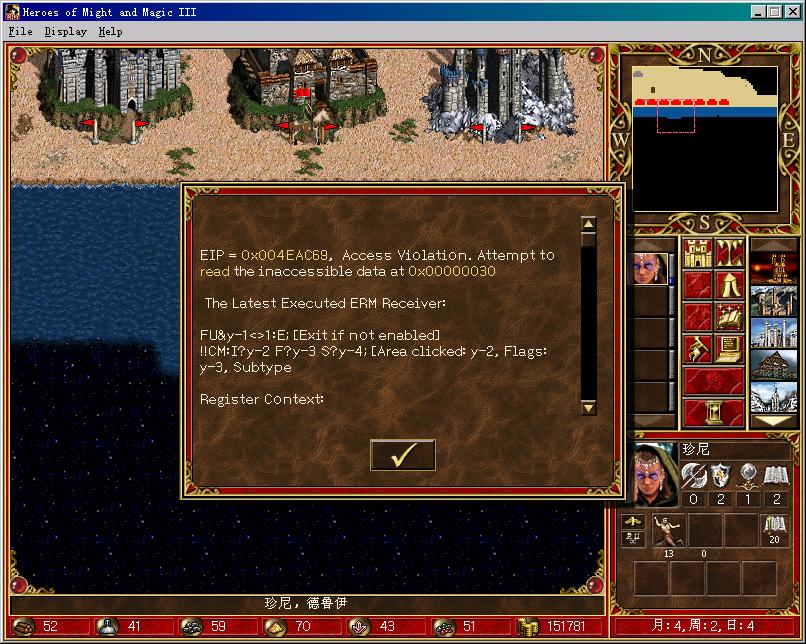Viewport: 806px width, 644px height.
Task: Click the large hero portrait in the info panel
Action: tap(654, 475)
